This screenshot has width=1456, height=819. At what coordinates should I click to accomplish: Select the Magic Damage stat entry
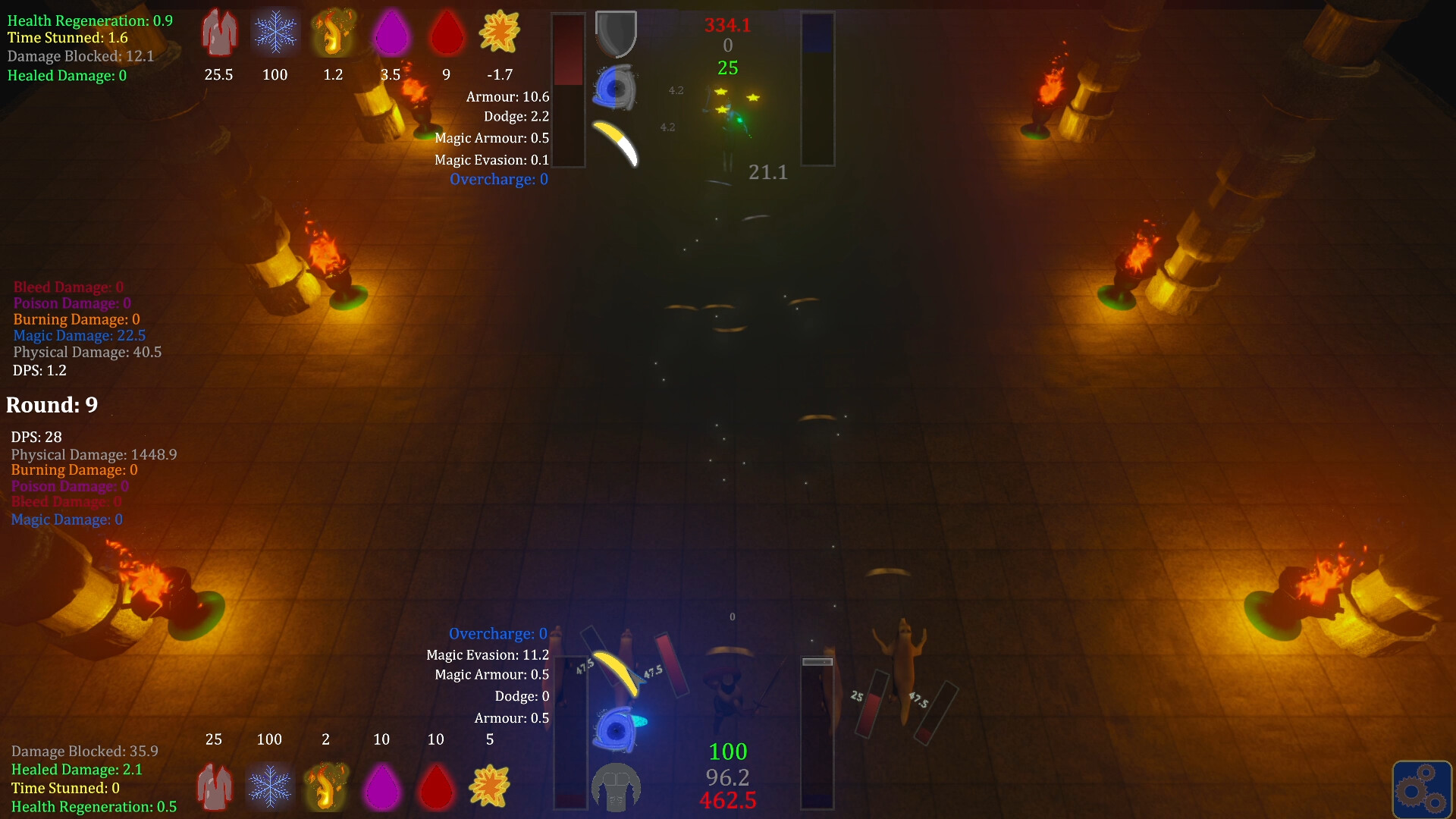[79, 335]
